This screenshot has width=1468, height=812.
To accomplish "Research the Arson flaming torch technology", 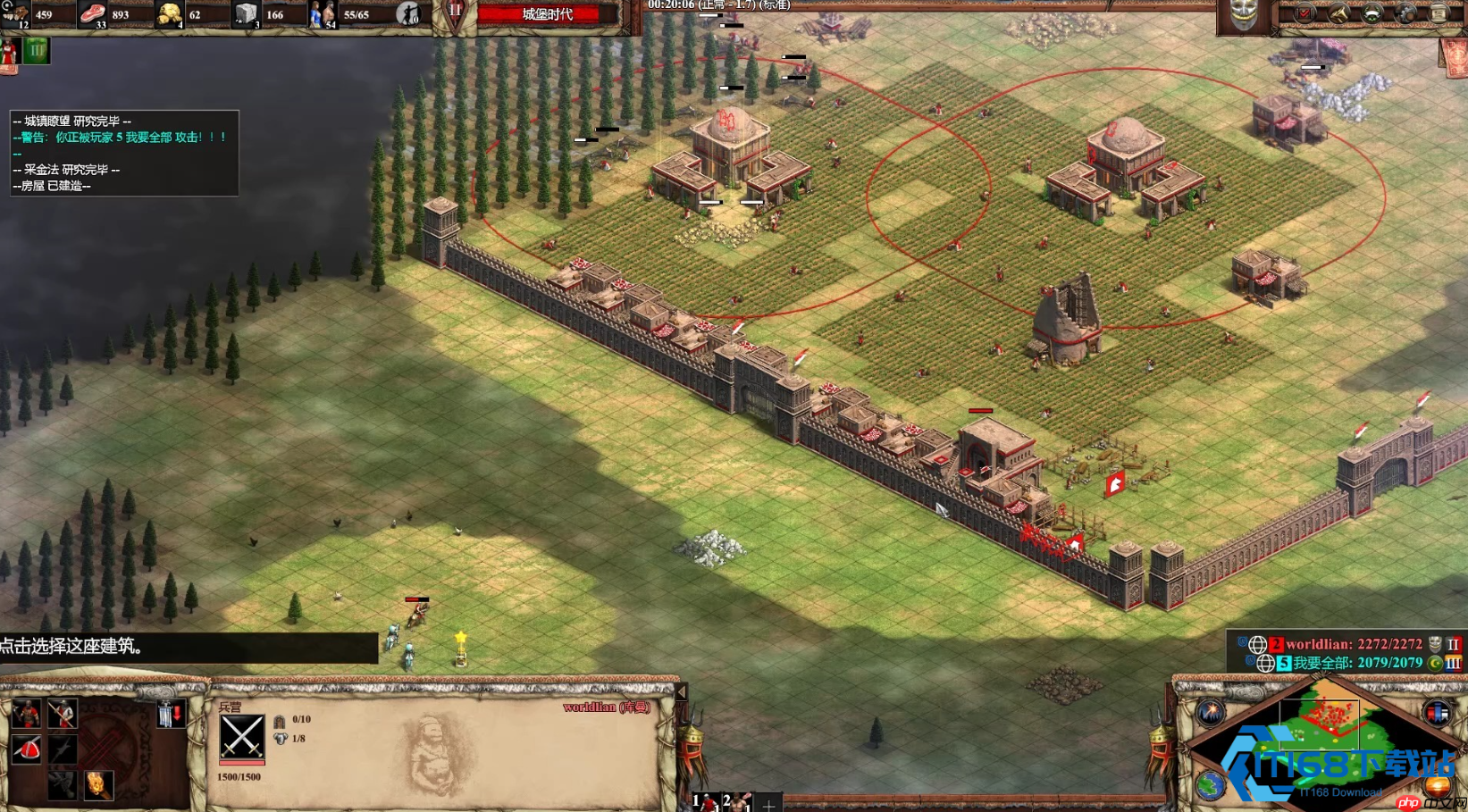I will click(97, 784).
